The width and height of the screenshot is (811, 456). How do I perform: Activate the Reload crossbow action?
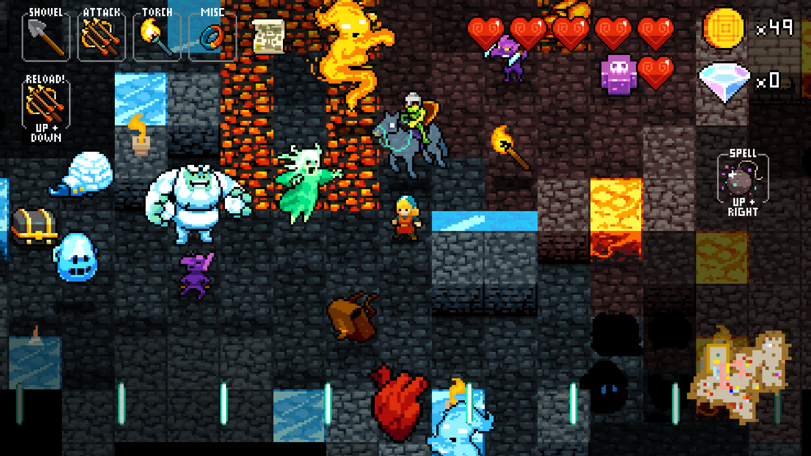[x=46, y=104]
